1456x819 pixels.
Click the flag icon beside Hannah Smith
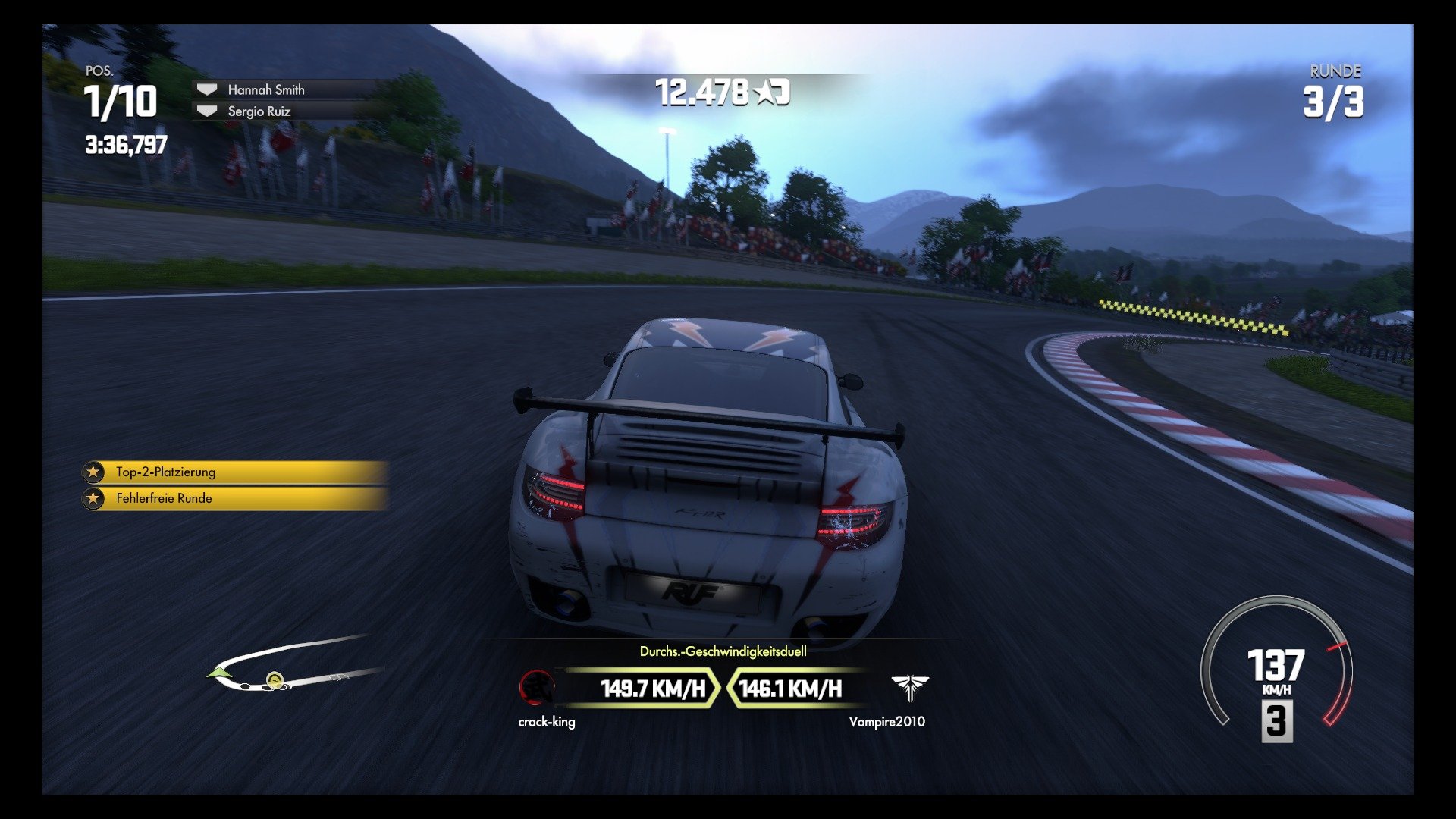[206, 89]
